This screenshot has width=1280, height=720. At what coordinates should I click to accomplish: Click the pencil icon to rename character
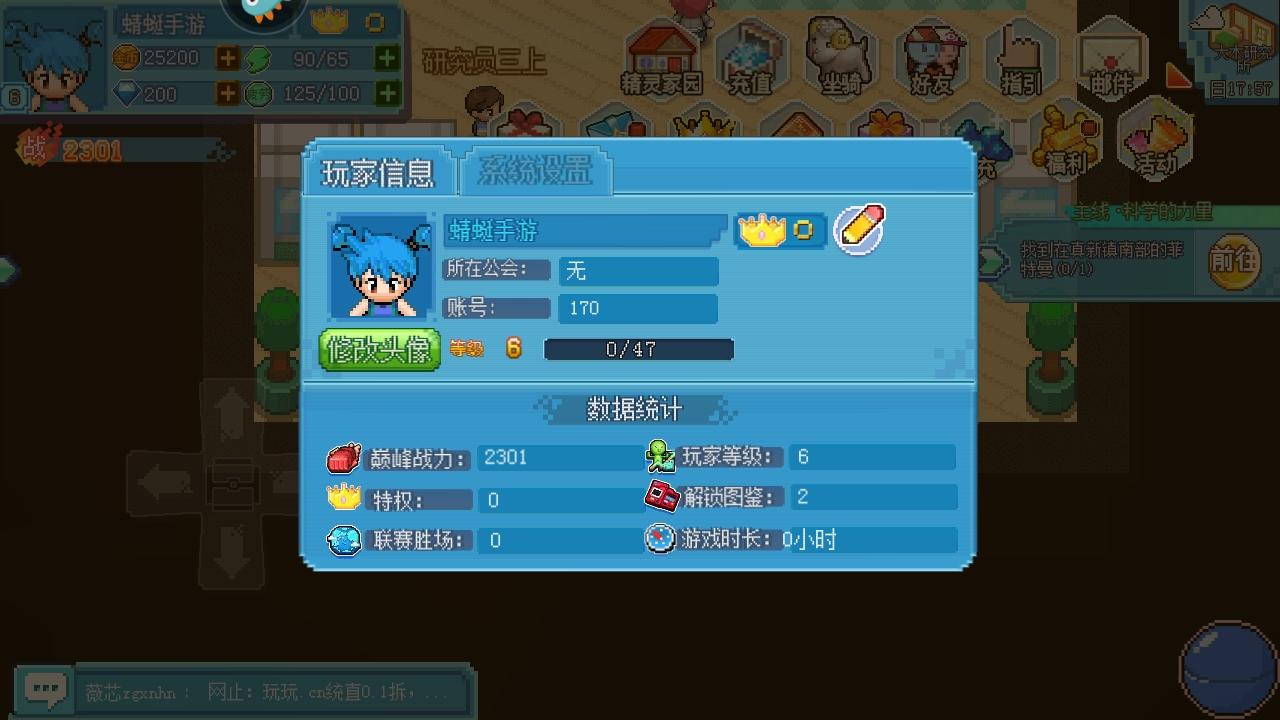coord(858,230)
